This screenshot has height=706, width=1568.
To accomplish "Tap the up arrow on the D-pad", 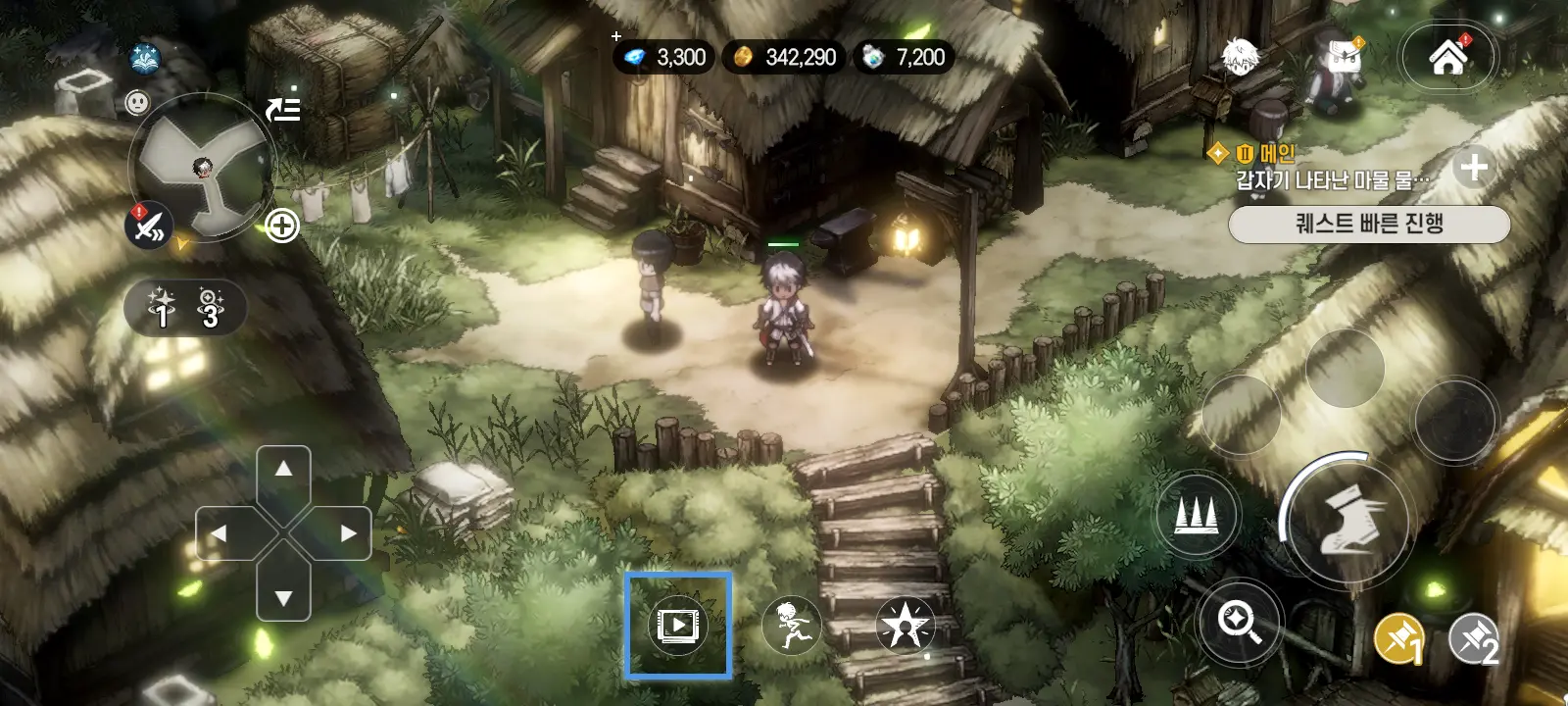I will pos(283,470).
